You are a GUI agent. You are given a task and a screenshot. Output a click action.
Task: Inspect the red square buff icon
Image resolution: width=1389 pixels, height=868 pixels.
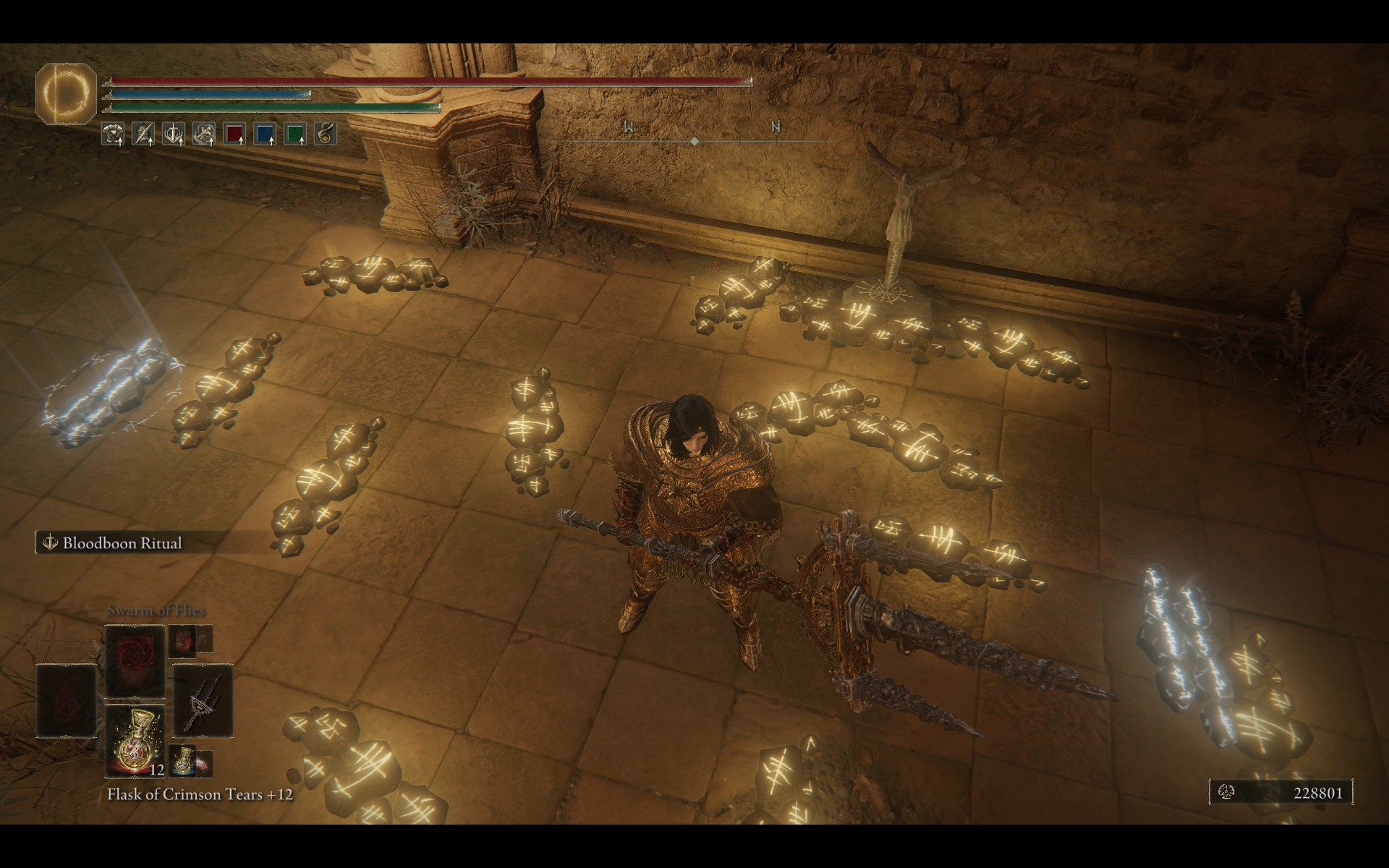(234, 134)
